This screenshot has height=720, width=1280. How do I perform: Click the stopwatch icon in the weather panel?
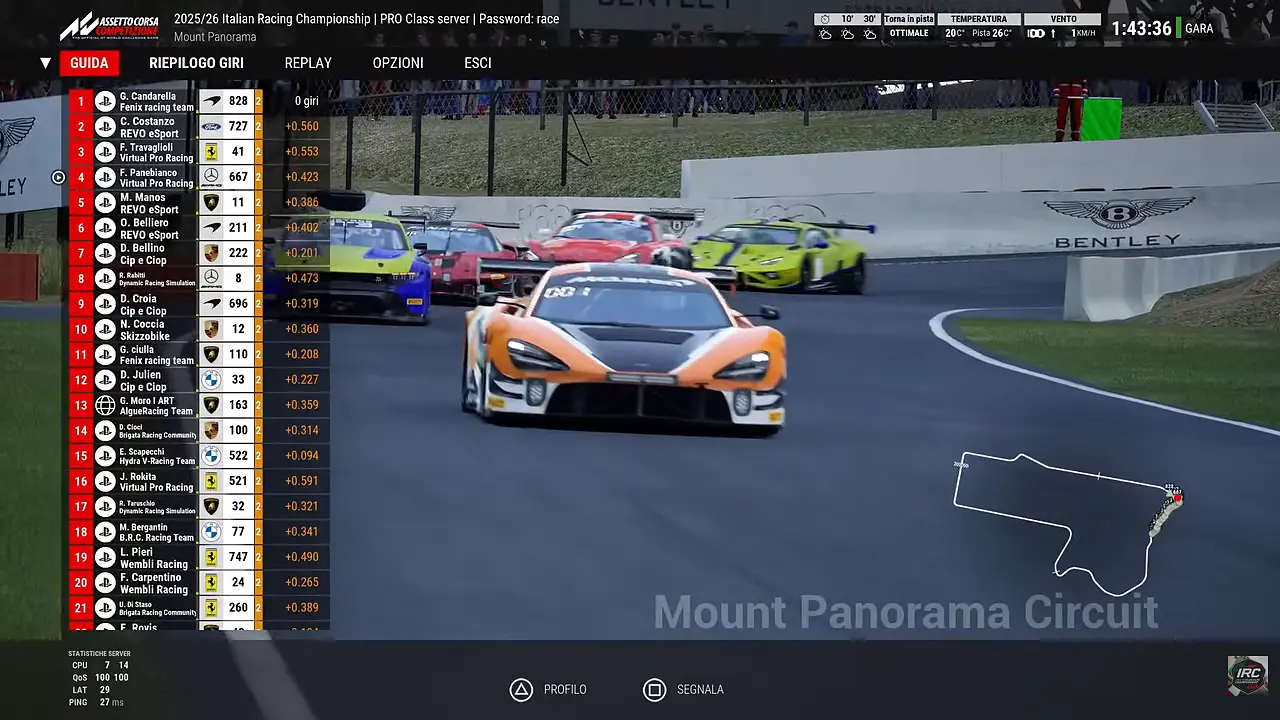coord(826,19)
